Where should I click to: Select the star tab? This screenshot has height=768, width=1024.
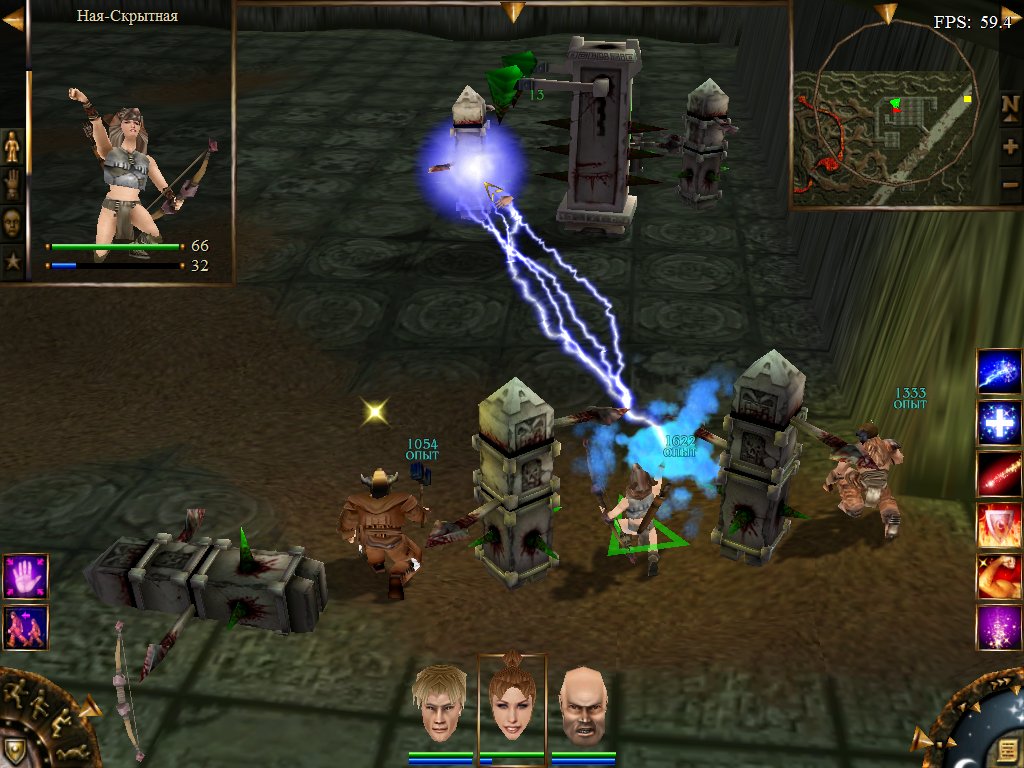coord(12,262)
